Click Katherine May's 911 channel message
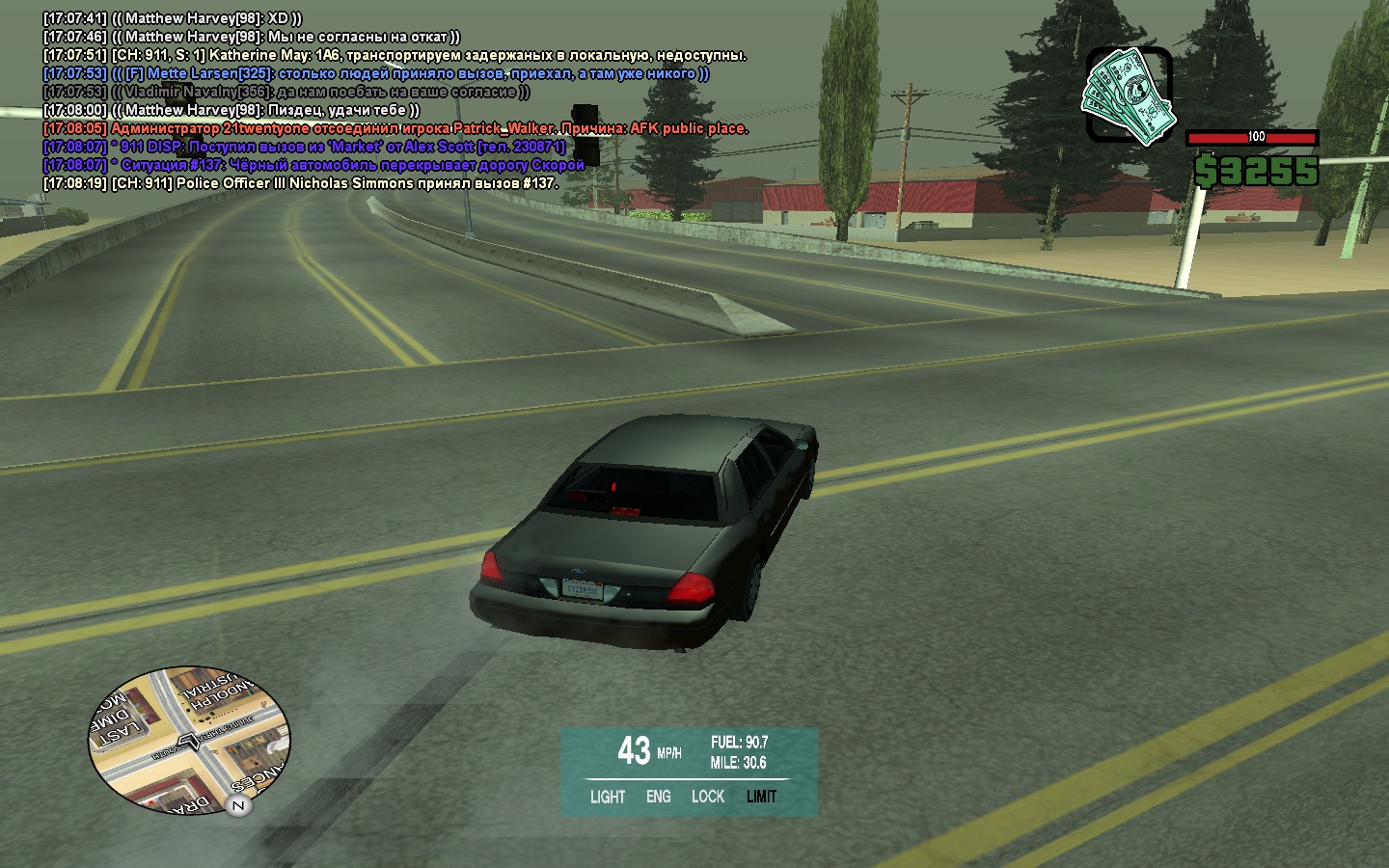Image resolution: width=1389 pixels, height=868 pixels. (395, 55)
